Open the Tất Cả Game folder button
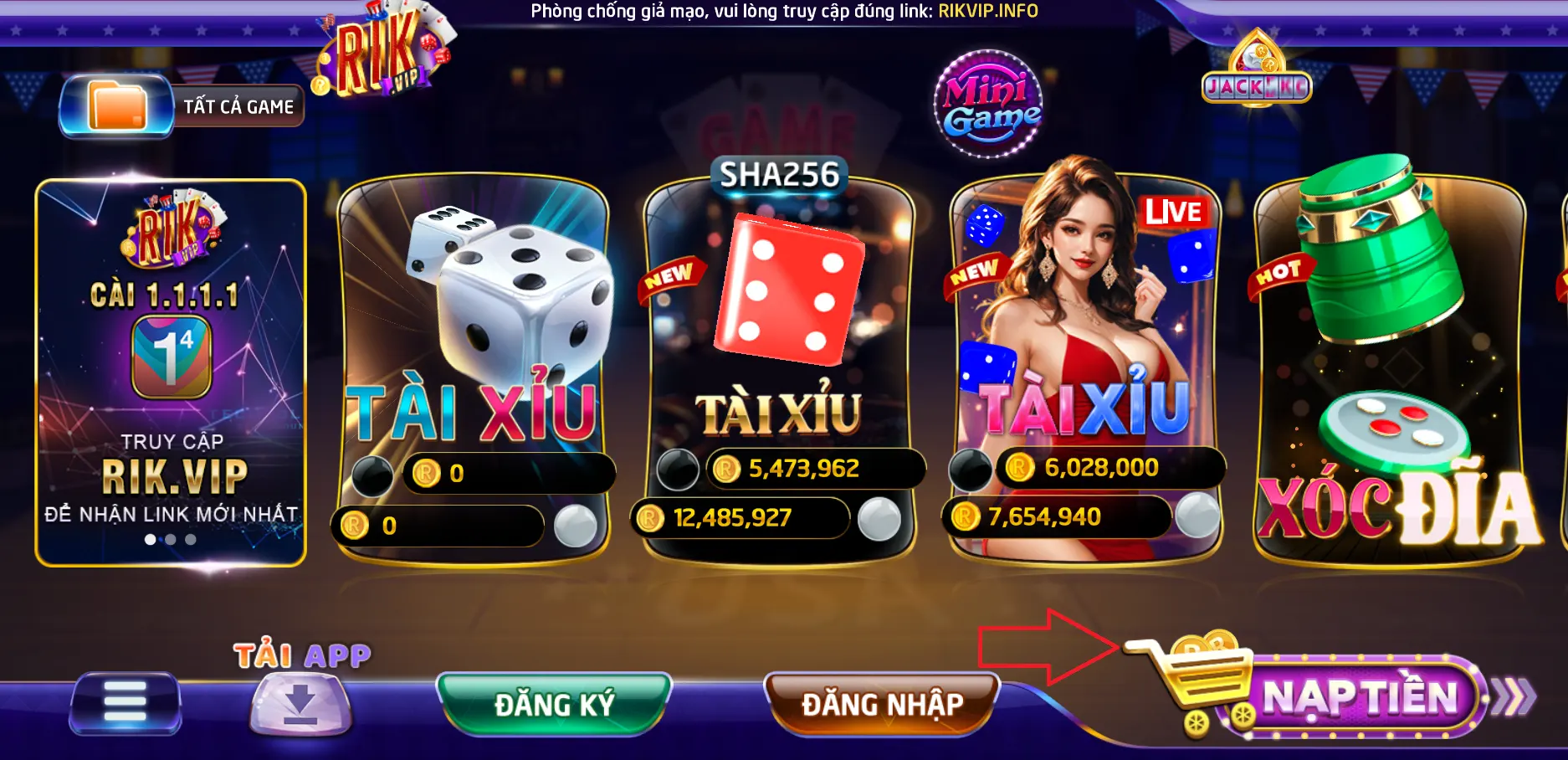Viewport: 1568px width, 760px height. pos(181,107)
